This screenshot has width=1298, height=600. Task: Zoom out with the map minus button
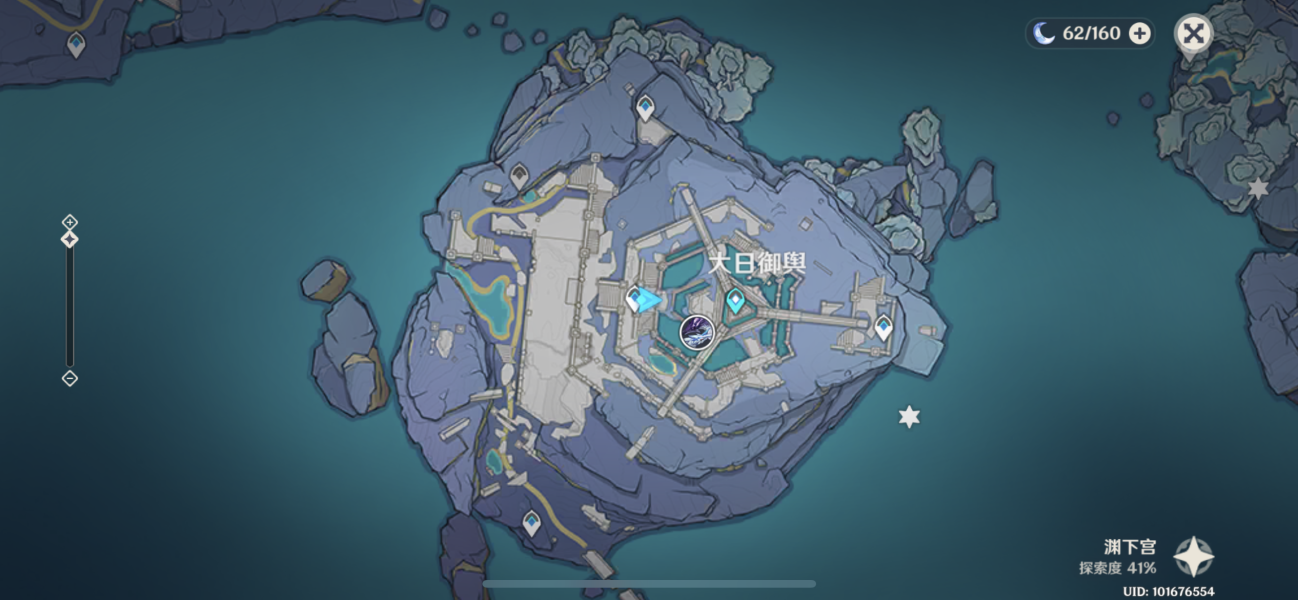point(69,378)
